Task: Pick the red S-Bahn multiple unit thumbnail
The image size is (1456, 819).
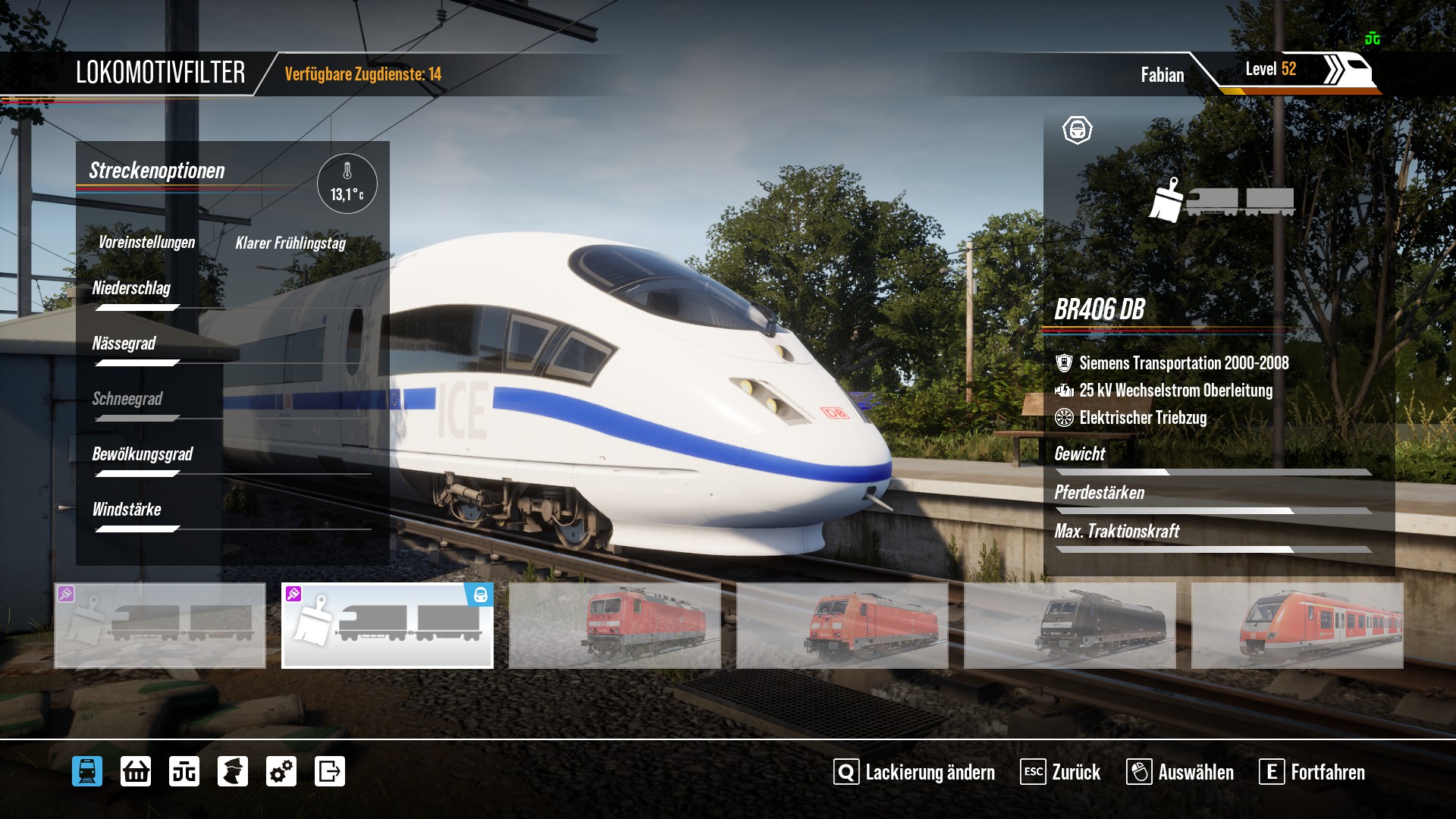Action: pos(1298,626)
